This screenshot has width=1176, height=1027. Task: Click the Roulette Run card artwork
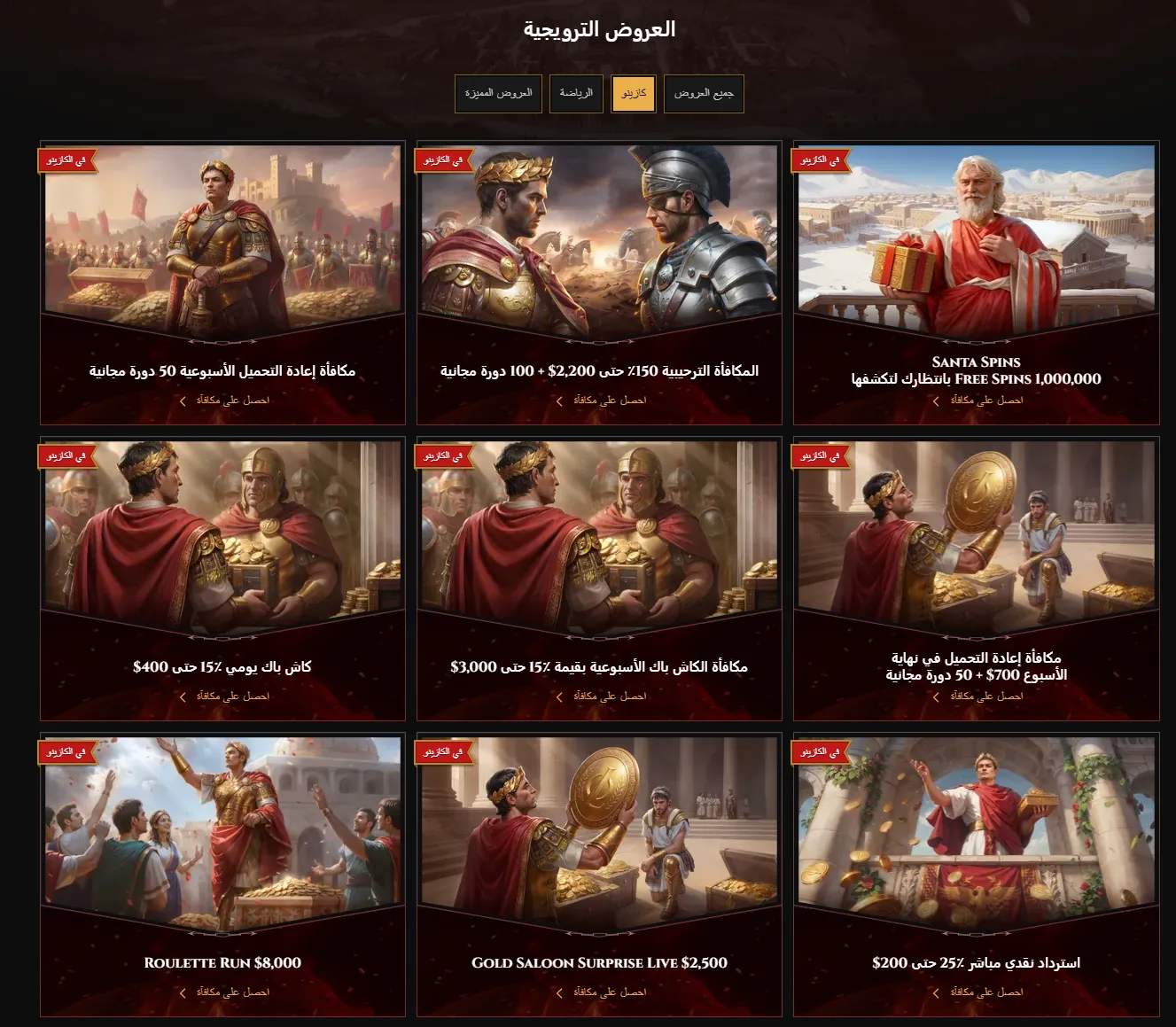[x=221, y=833]
